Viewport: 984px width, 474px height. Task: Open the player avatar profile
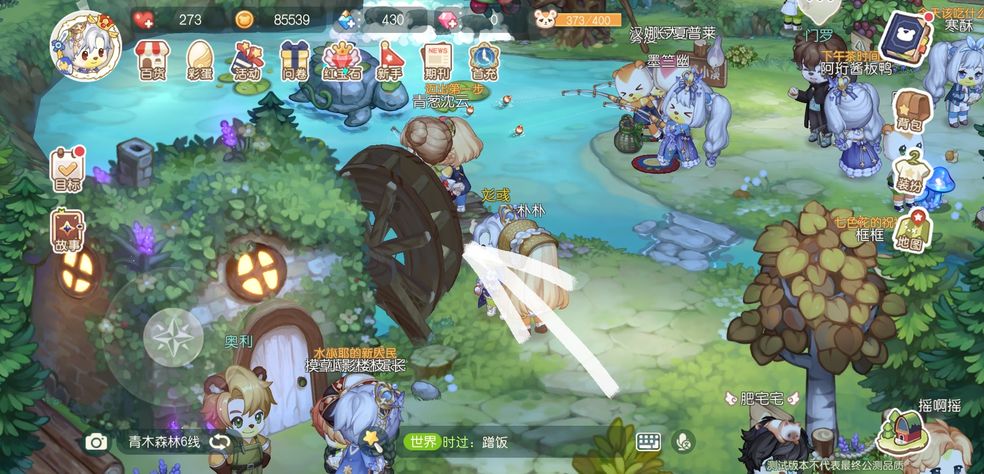(83, 45)
